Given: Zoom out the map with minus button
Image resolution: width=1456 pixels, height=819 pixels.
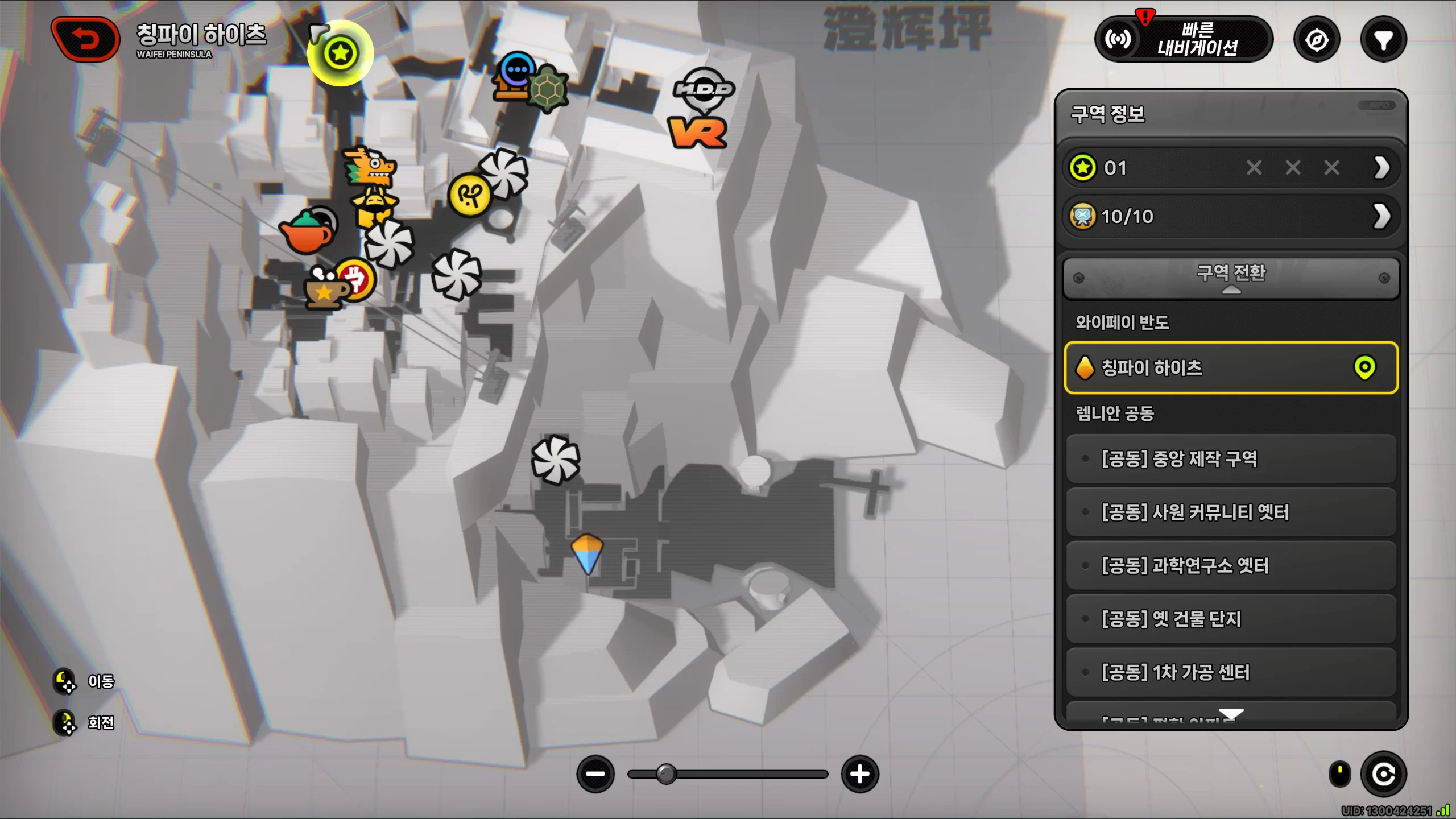Looking at the screenshot, I should click(x=595, y=774).
